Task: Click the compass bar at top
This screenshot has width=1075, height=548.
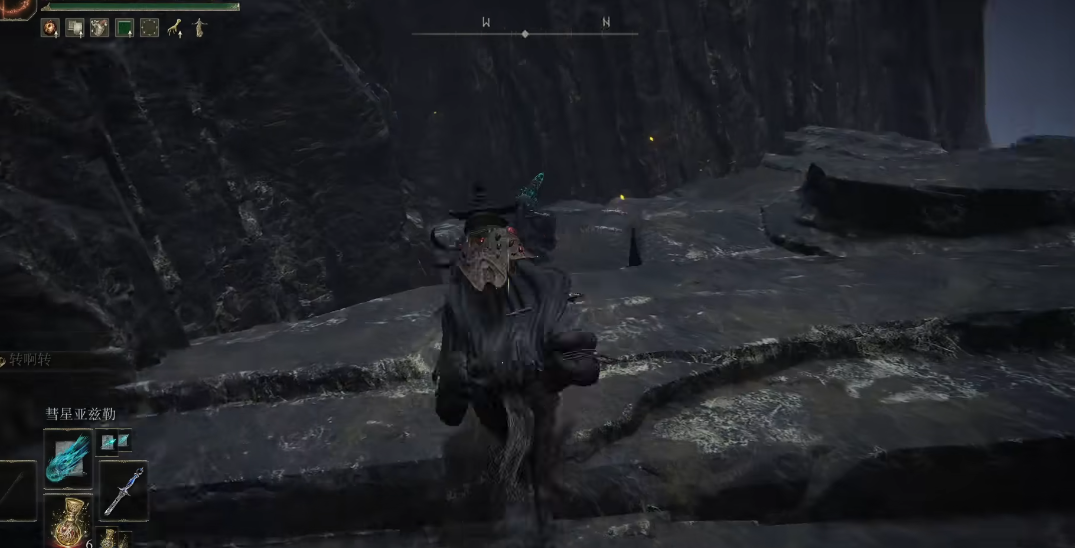Action: pyautogui.click(x=525, y=34)
